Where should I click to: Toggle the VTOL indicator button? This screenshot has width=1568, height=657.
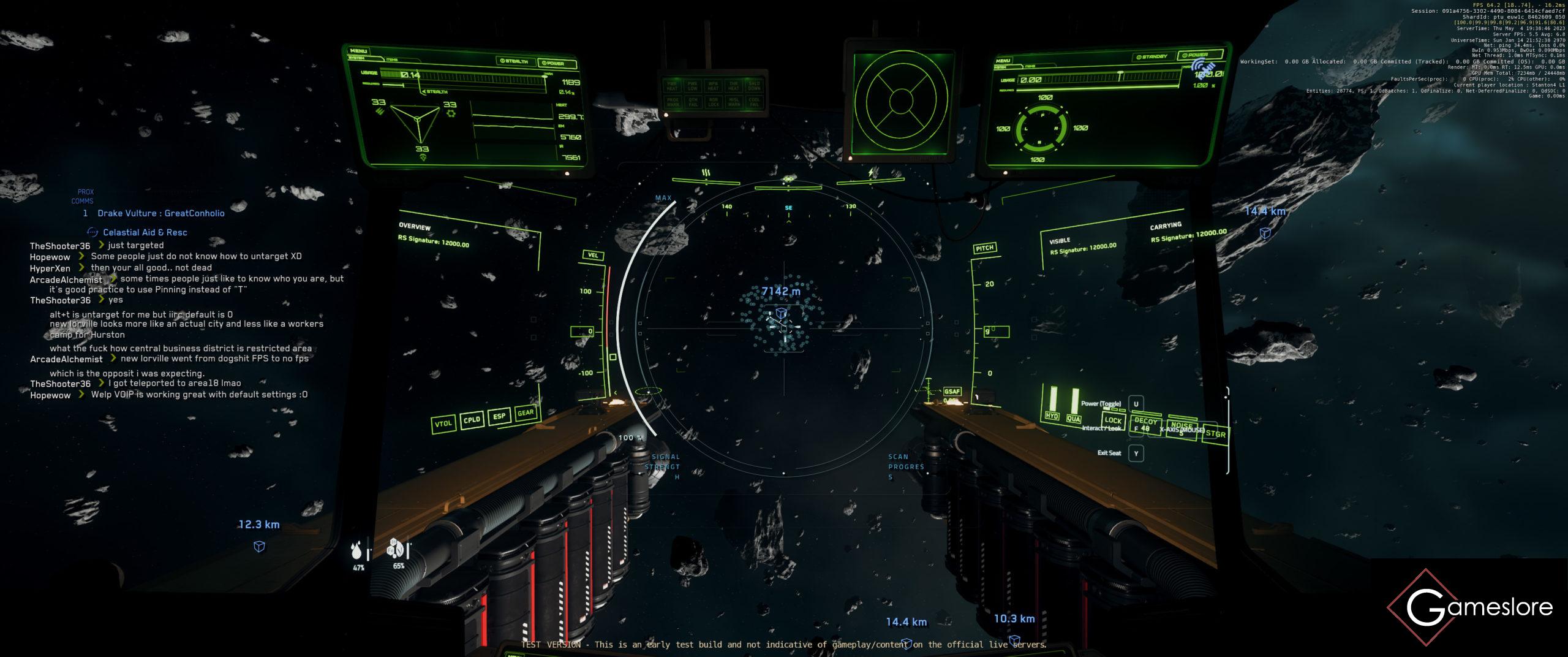click(x=443, y=423)
